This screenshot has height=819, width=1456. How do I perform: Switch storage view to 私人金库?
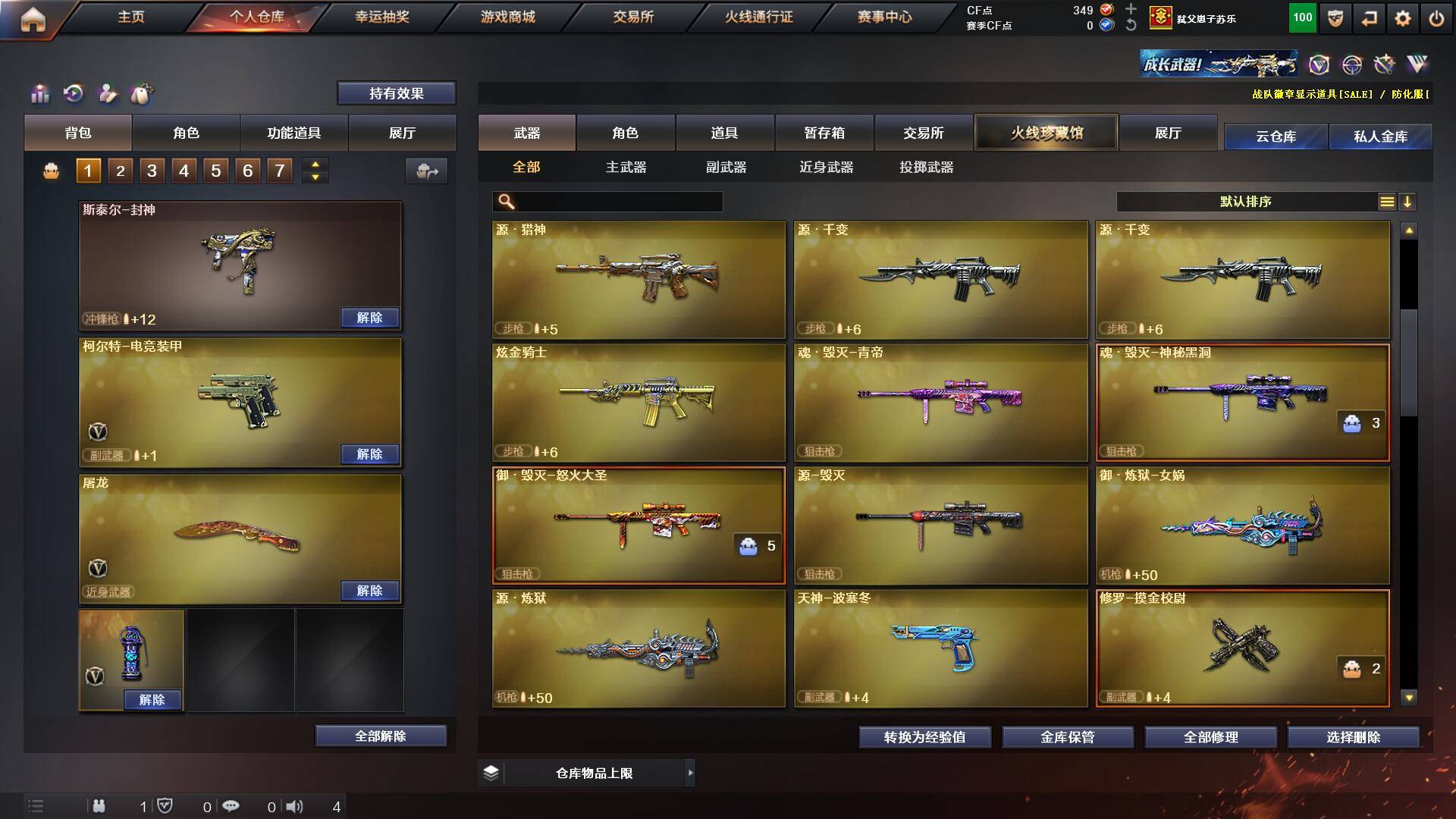1381,136
